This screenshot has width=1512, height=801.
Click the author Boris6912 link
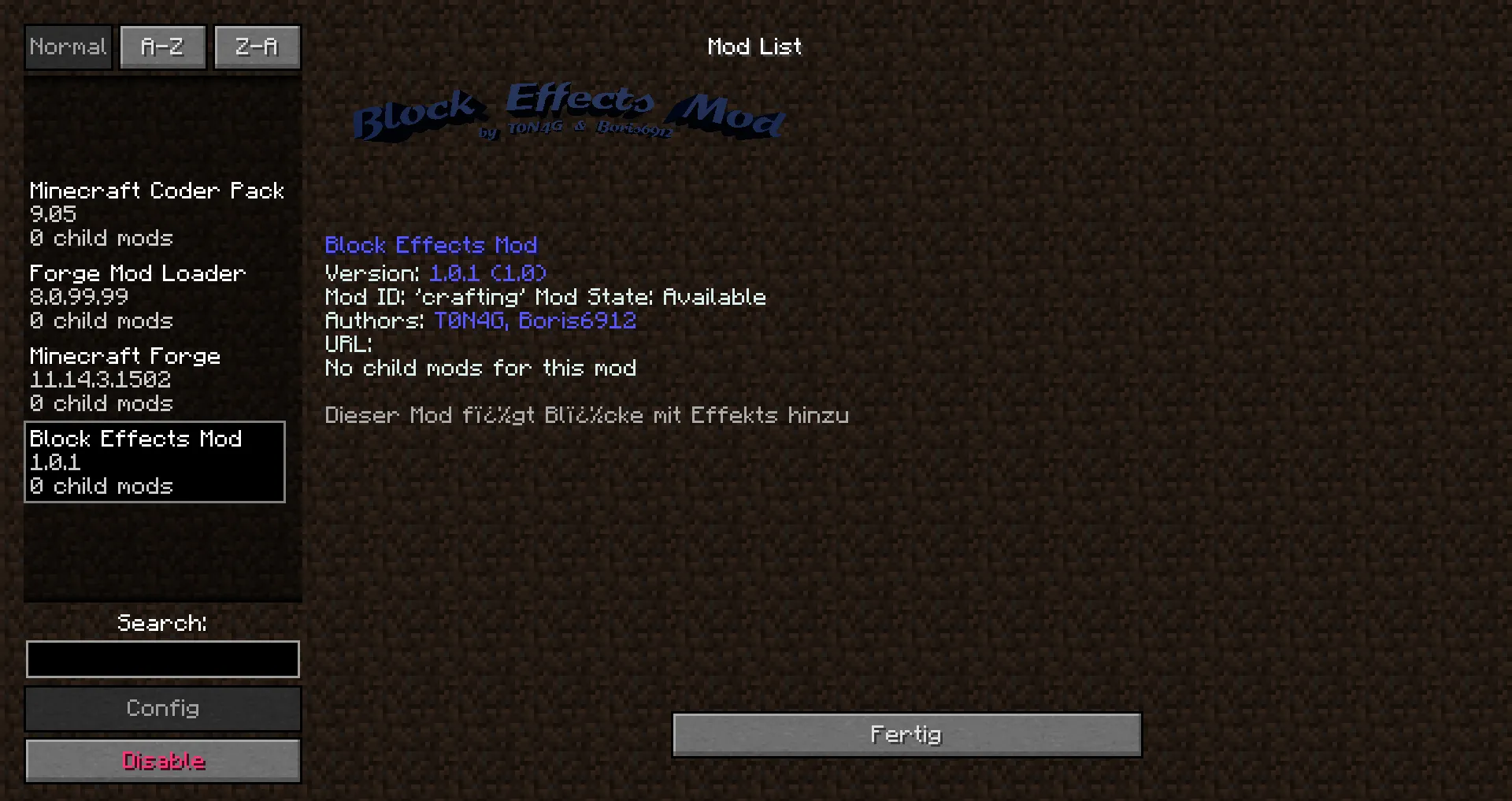tap(579, 321)
